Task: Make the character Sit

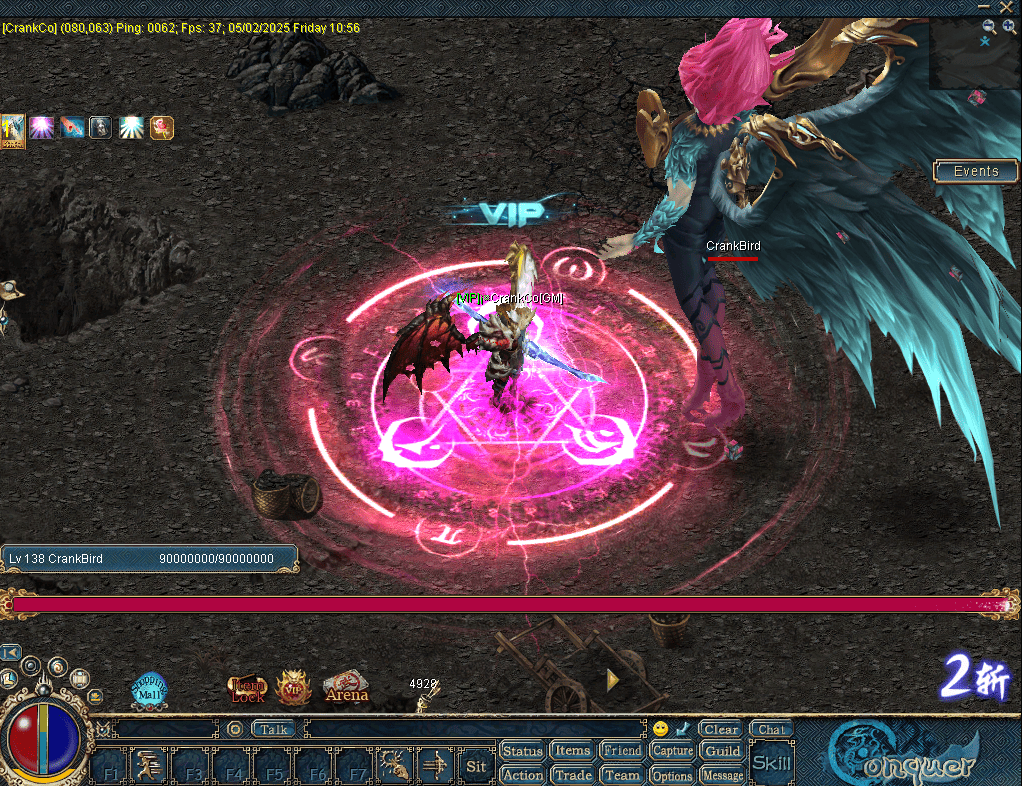Action: point(476,767)
